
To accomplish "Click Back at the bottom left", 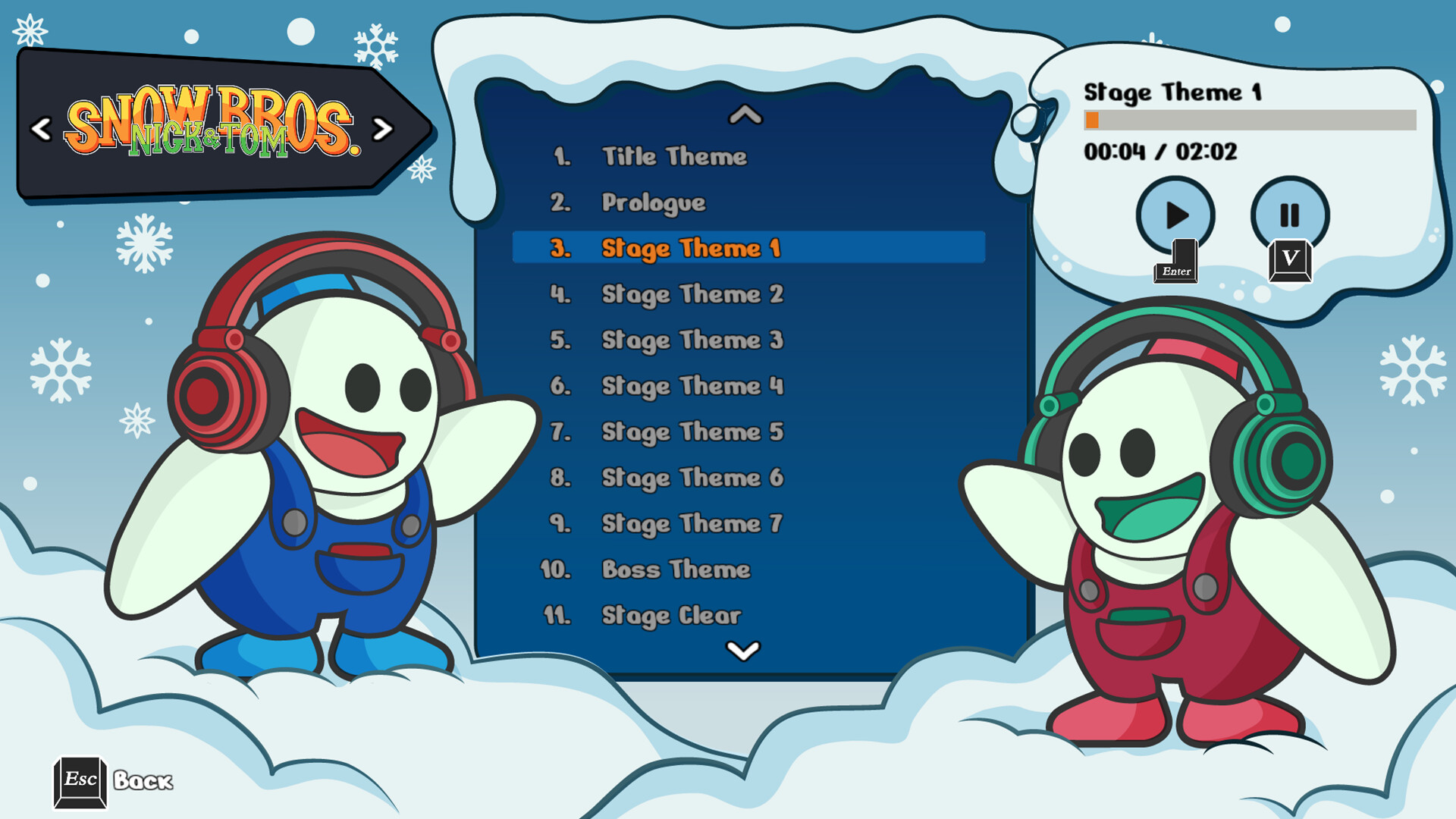I will click(x=141, y=780).
